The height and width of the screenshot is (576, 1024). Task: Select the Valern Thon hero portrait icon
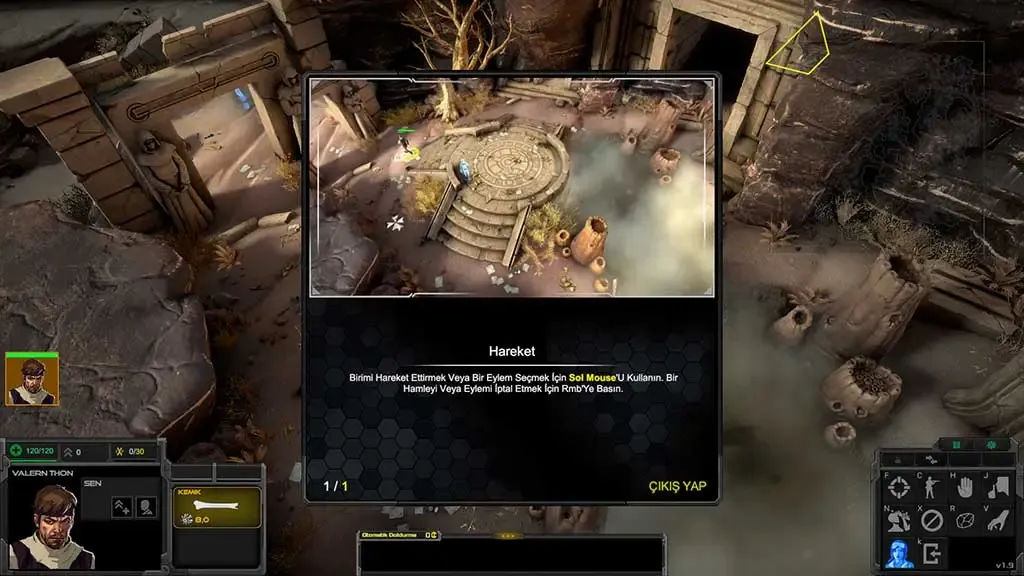31,380
